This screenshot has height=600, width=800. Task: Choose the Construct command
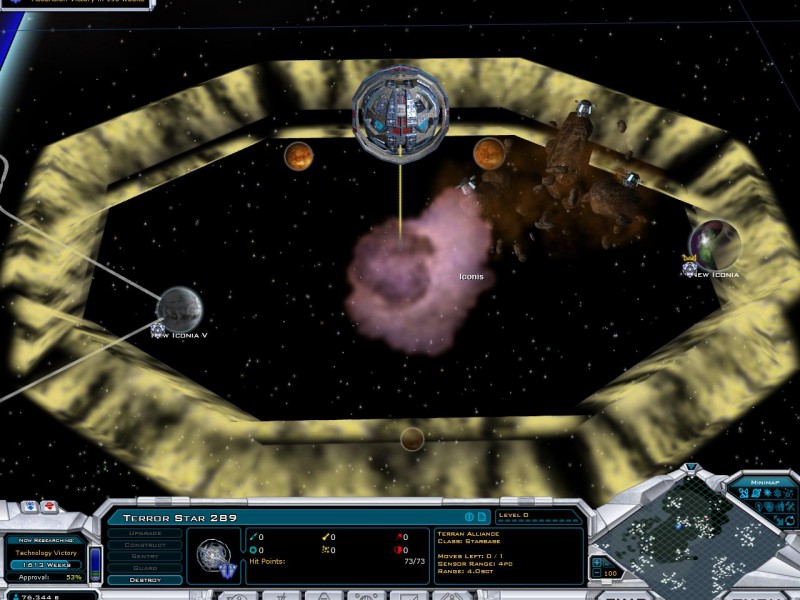[x=145, y=545]
